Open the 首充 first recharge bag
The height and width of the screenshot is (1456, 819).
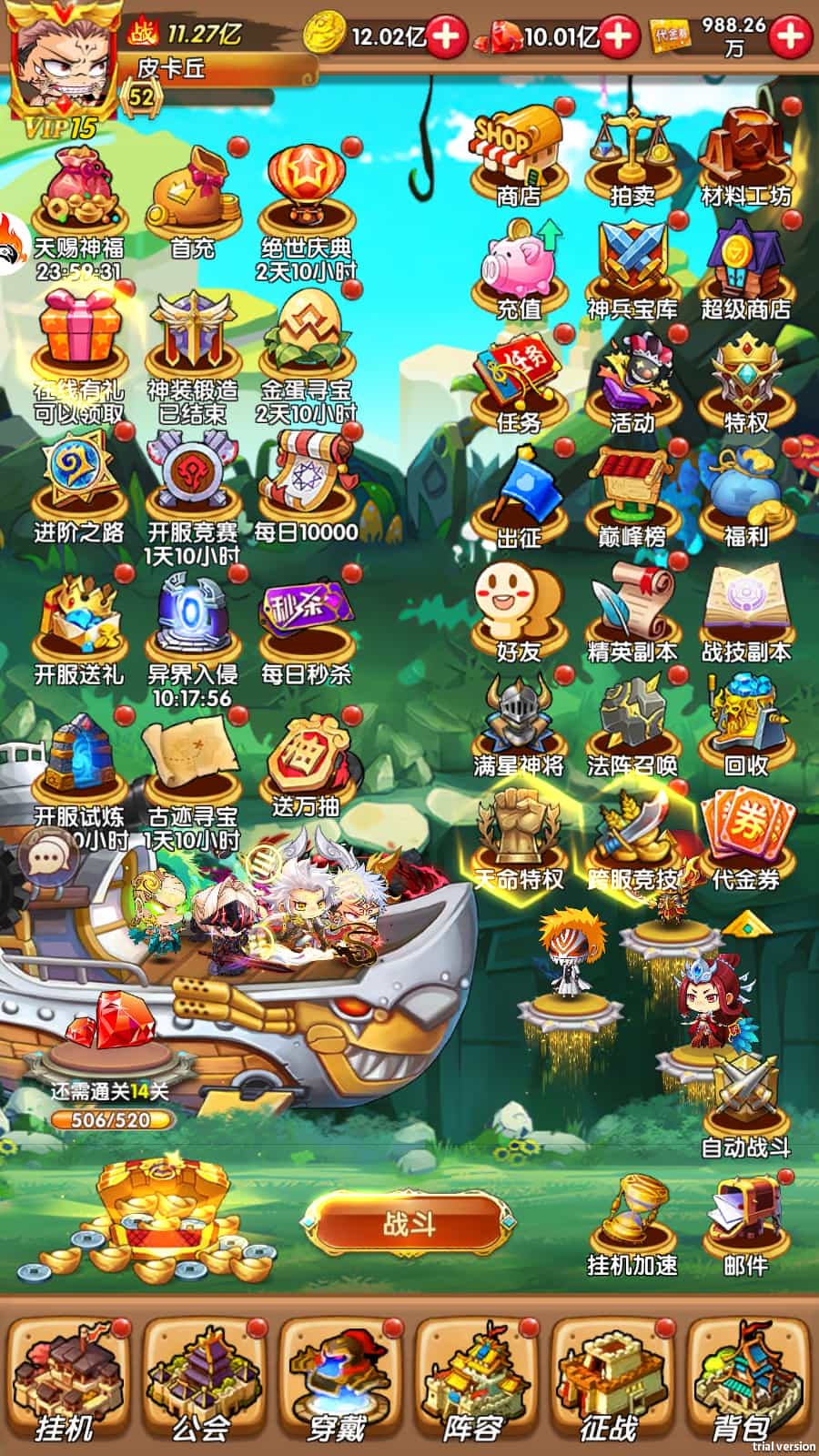[x=192, y=202]
